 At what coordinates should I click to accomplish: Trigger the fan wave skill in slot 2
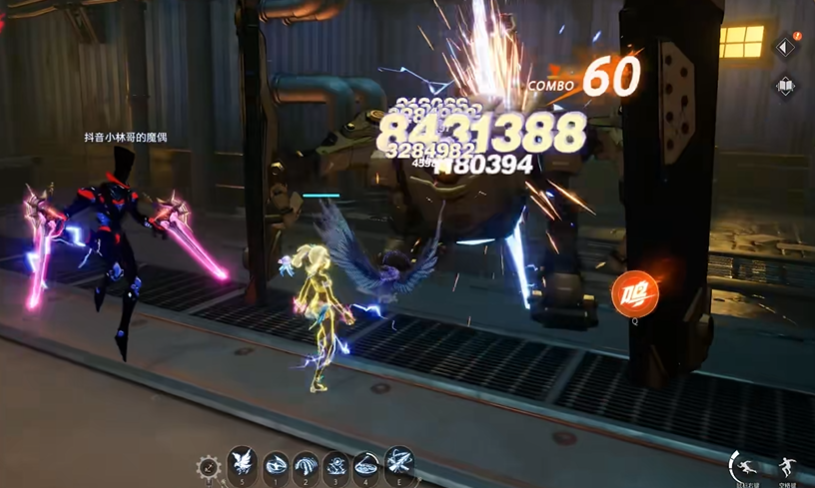pyautogui.click(x=306, y=466)
